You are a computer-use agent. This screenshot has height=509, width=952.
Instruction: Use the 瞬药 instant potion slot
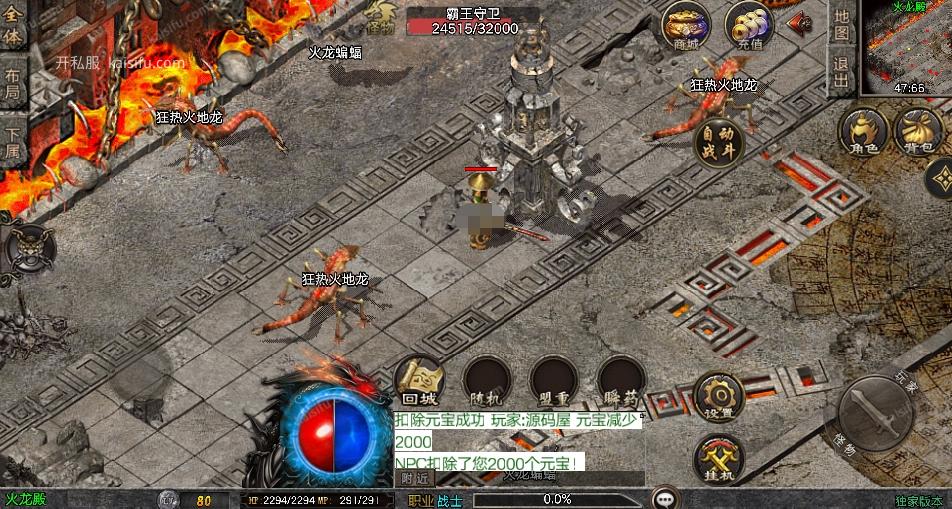(620, 381)
